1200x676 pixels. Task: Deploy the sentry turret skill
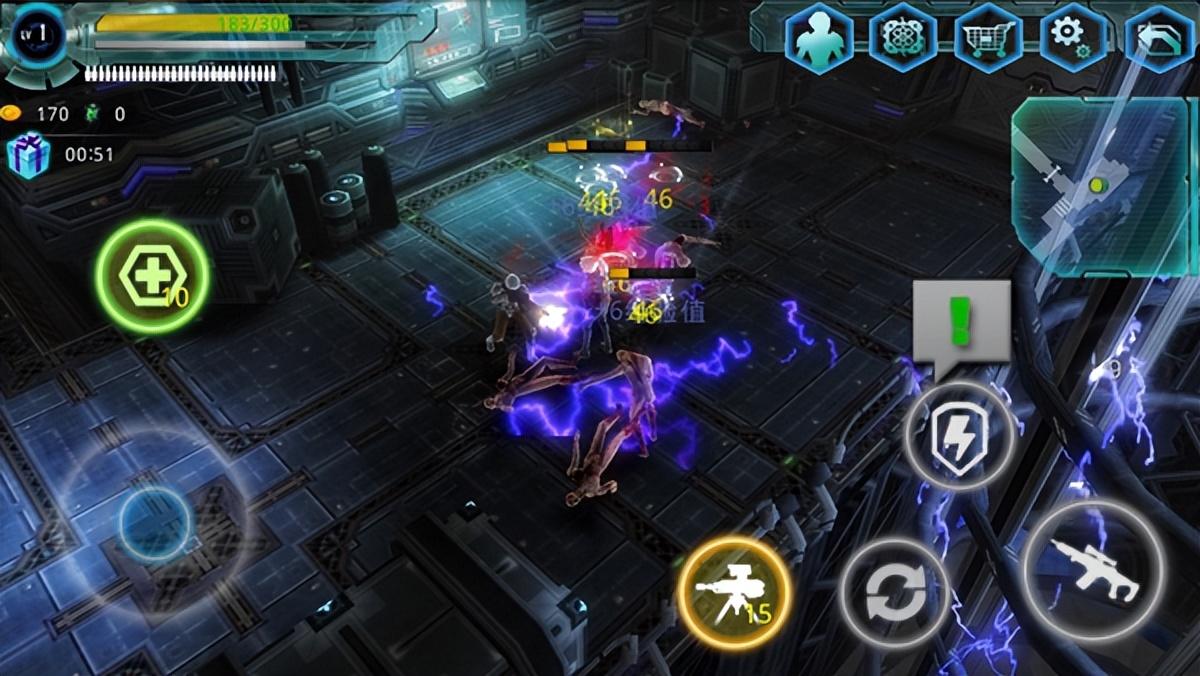[x=735, y=593]
